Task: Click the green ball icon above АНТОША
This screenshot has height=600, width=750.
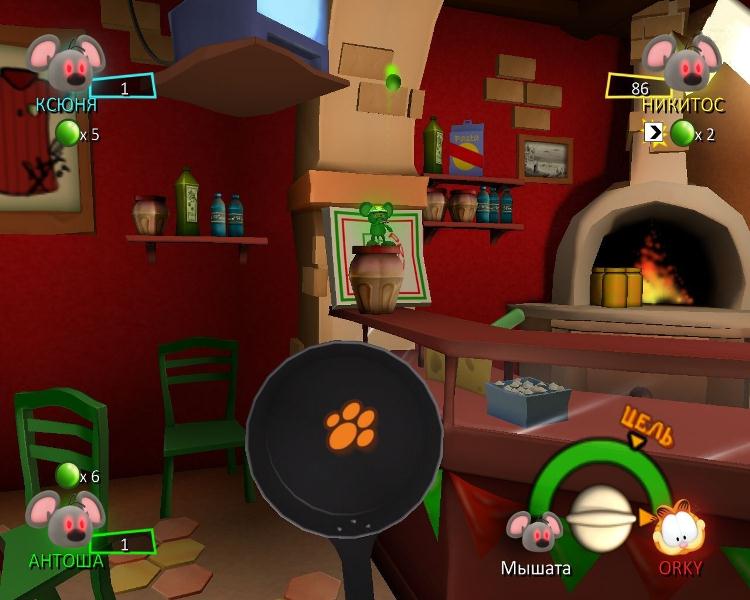Action: click(x=67, y=476)
